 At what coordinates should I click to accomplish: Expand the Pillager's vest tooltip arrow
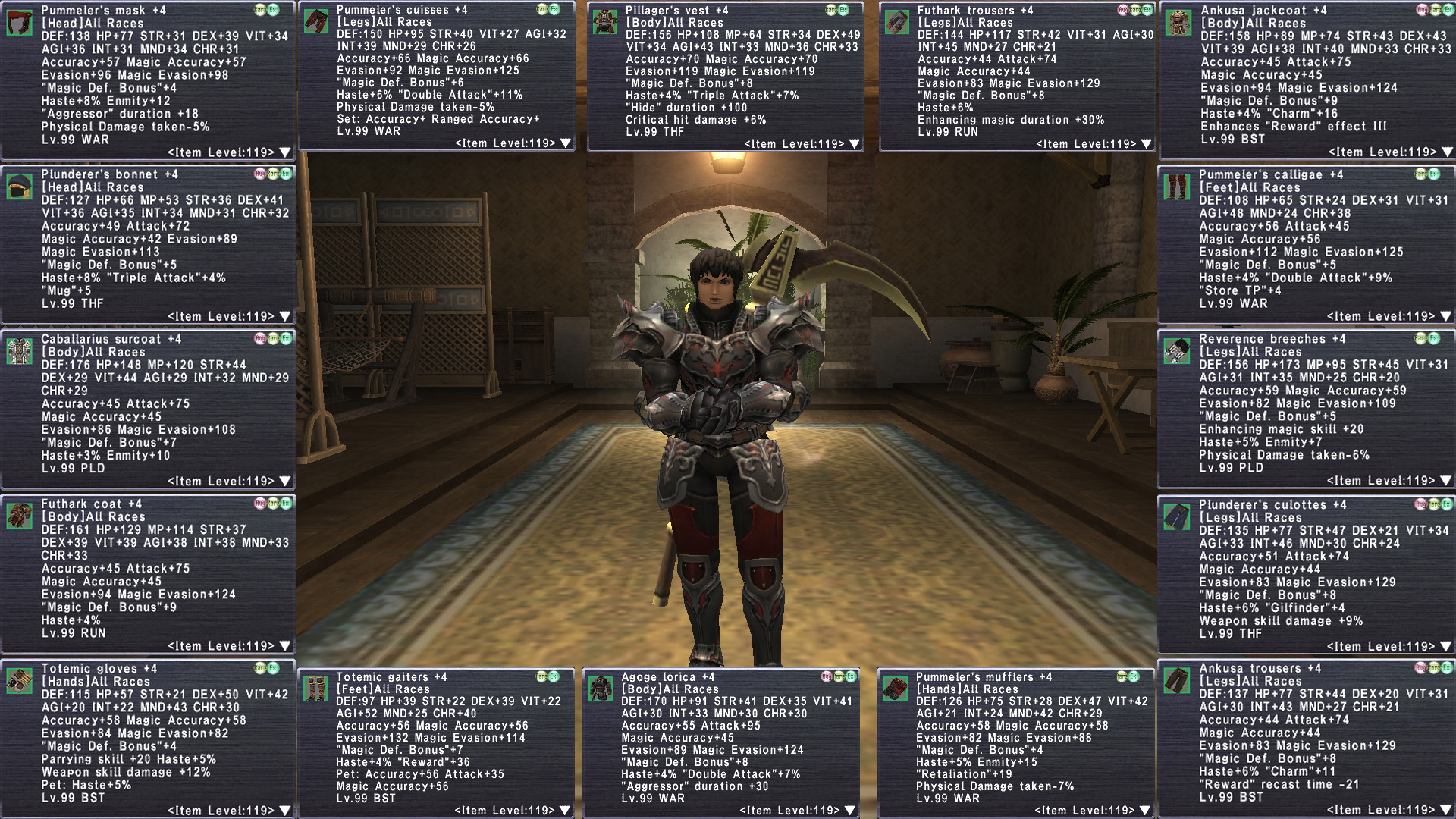click(x=855, y=144)
